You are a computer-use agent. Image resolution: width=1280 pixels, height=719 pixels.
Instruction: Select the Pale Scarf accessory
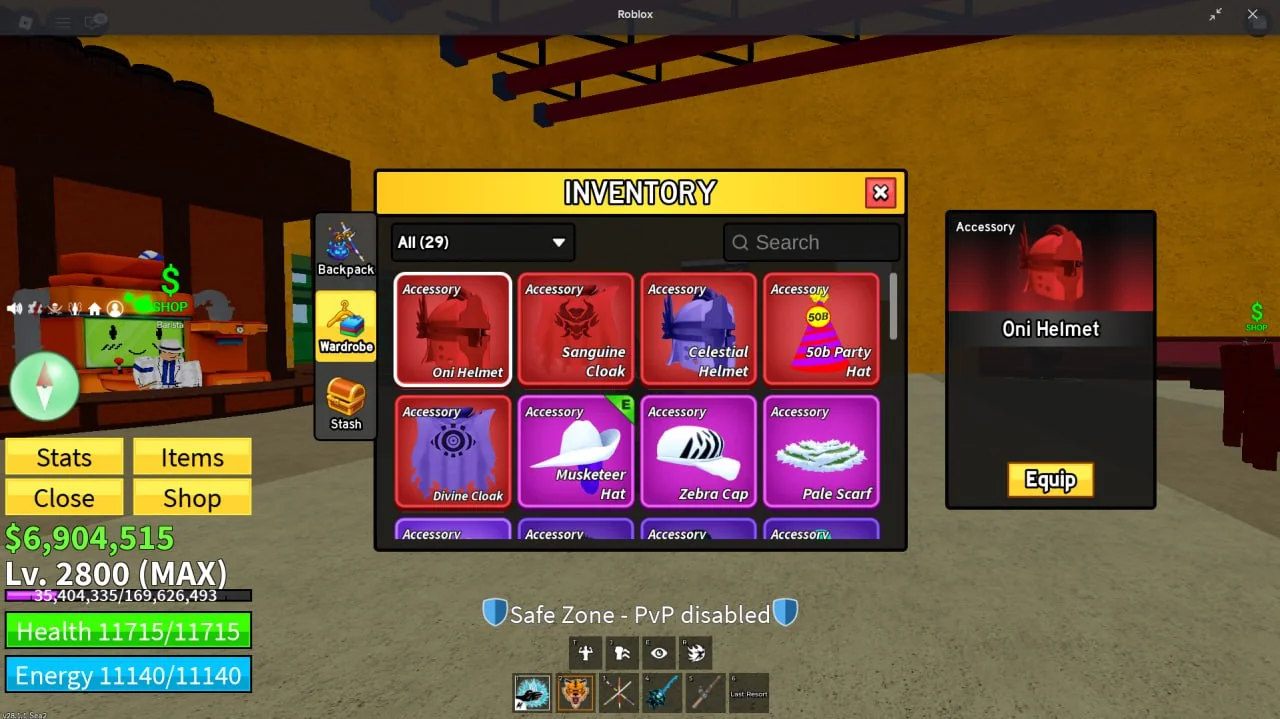(821, 452)
